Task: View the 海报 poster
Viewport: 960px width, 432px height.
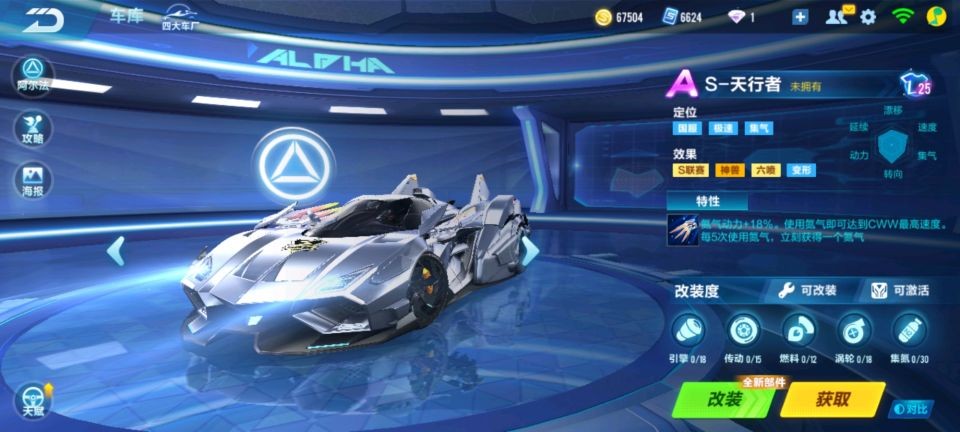Action: (33, 182)
